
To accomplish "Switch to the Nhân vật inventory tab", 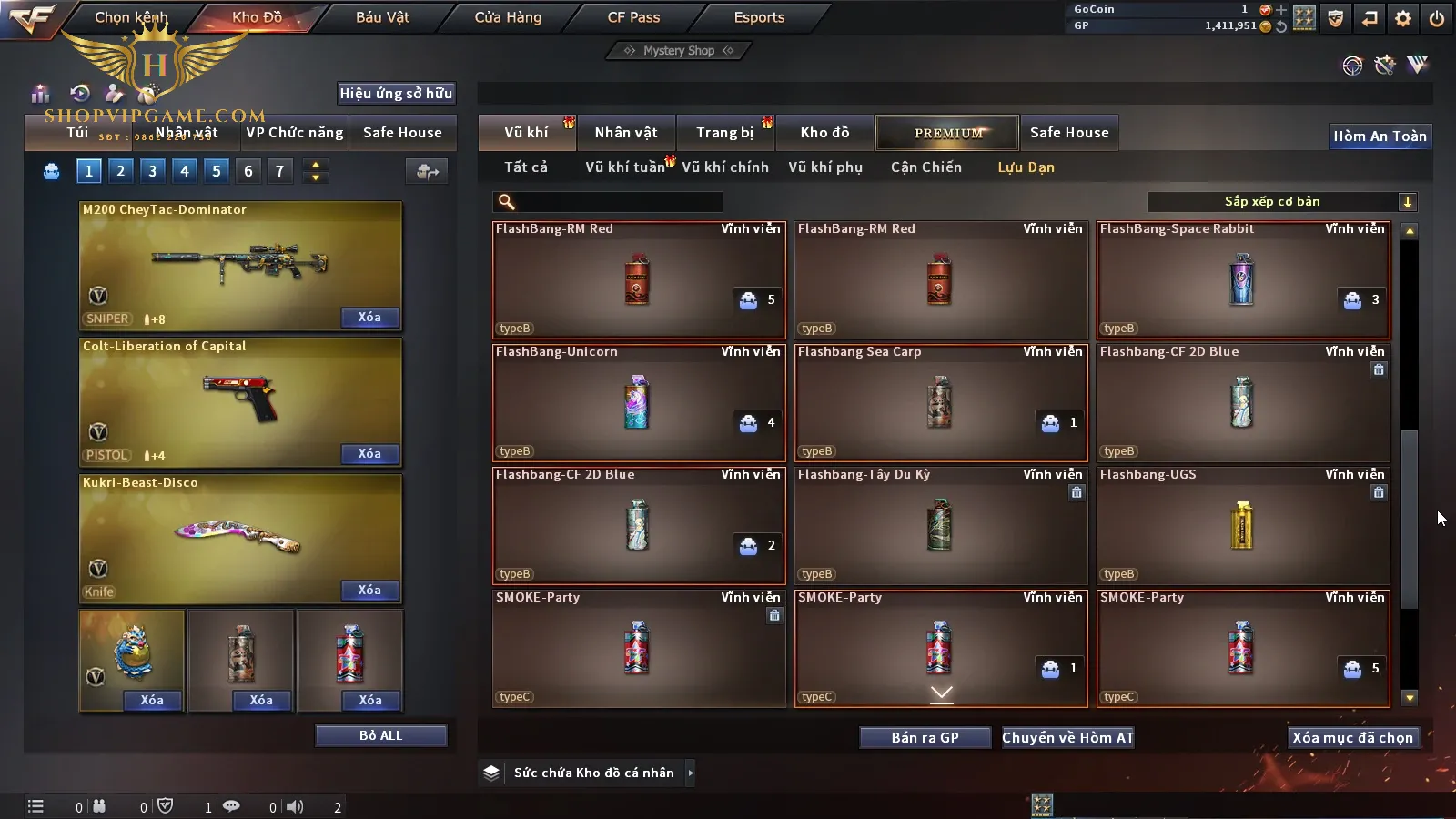I will click(626, 133).
